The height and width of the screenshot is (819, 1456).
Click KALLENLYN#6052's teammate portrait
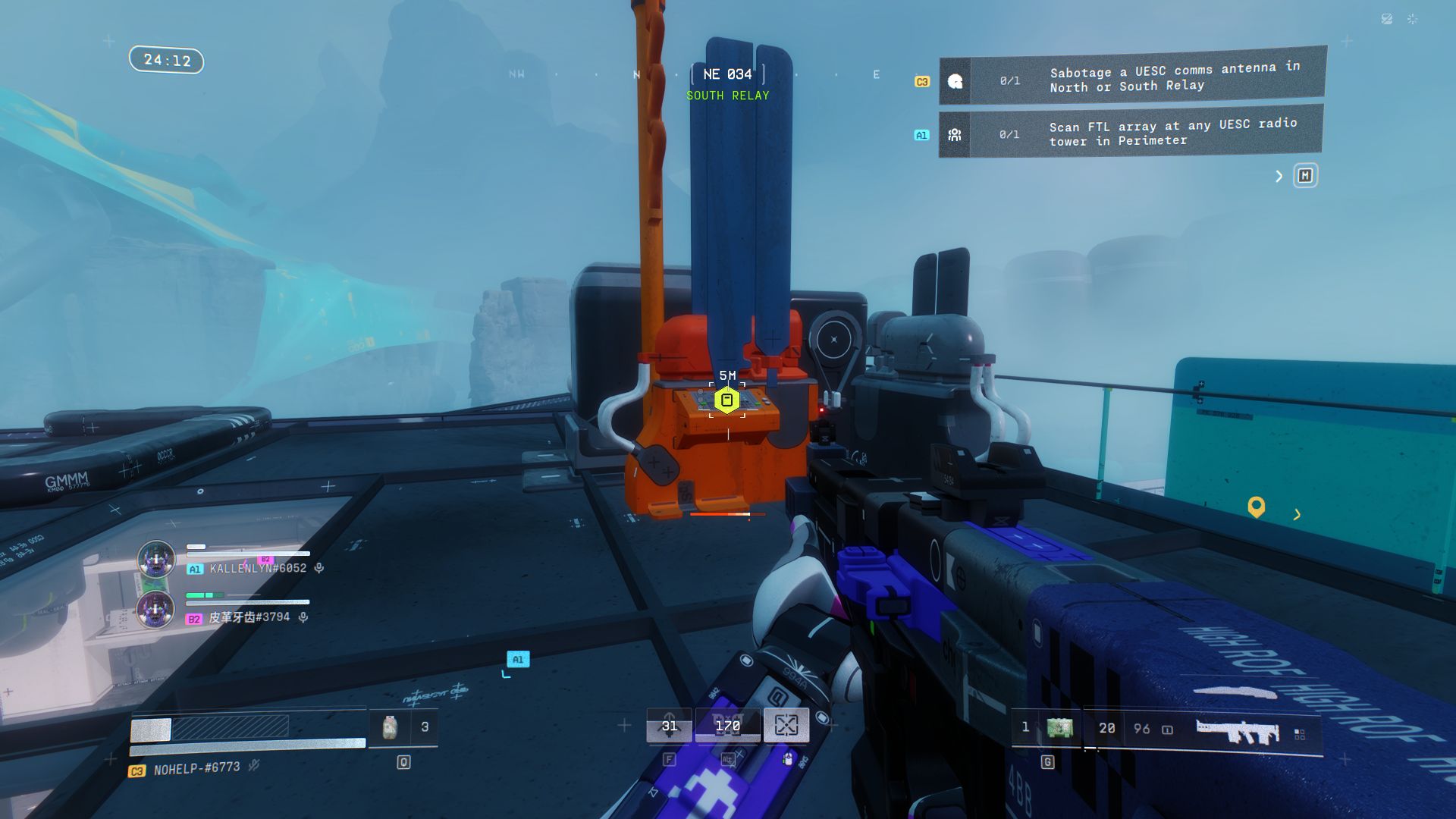pyautogui.click(x=156, y=560)
